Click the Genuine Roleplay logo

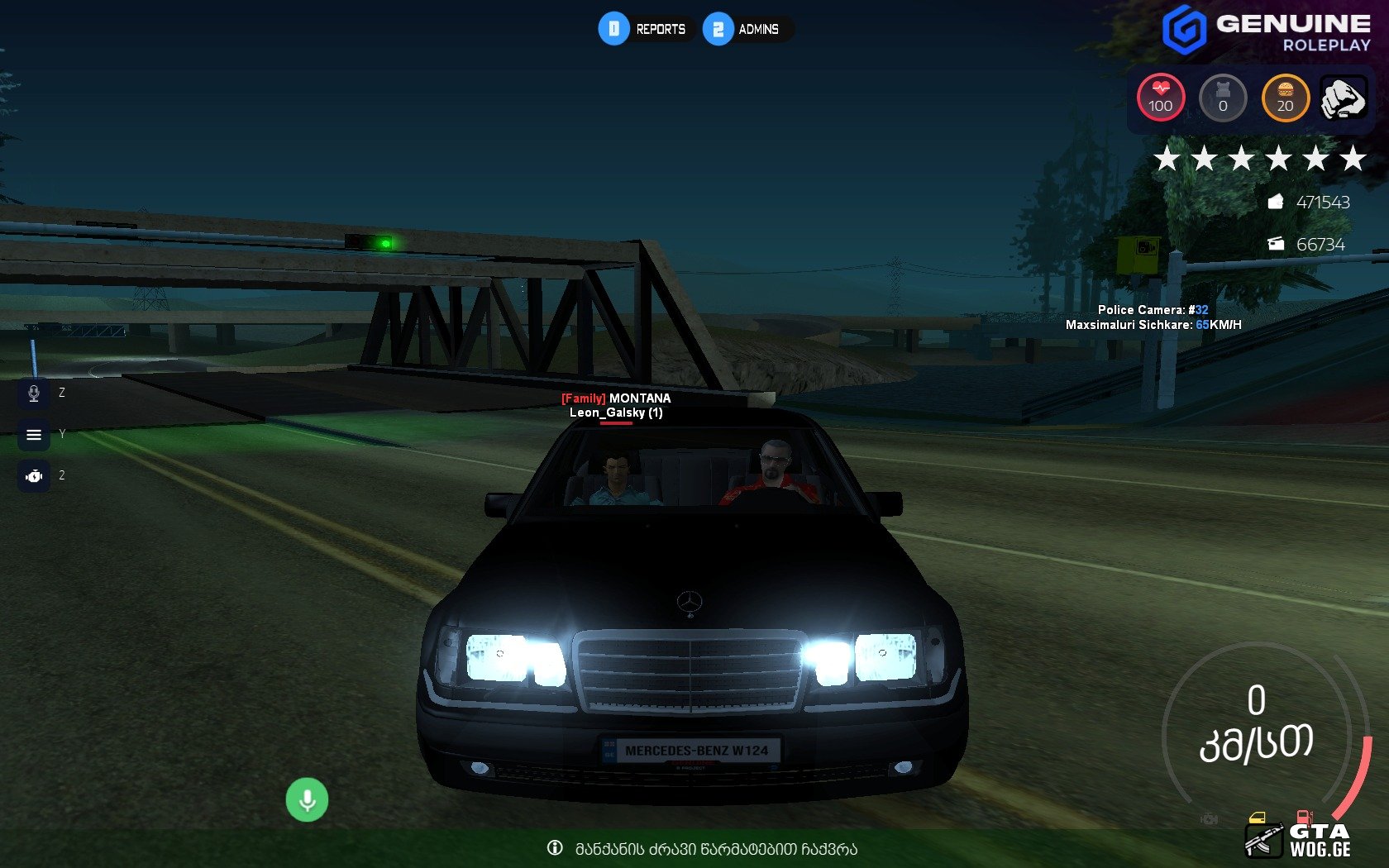coord(1266,31)
